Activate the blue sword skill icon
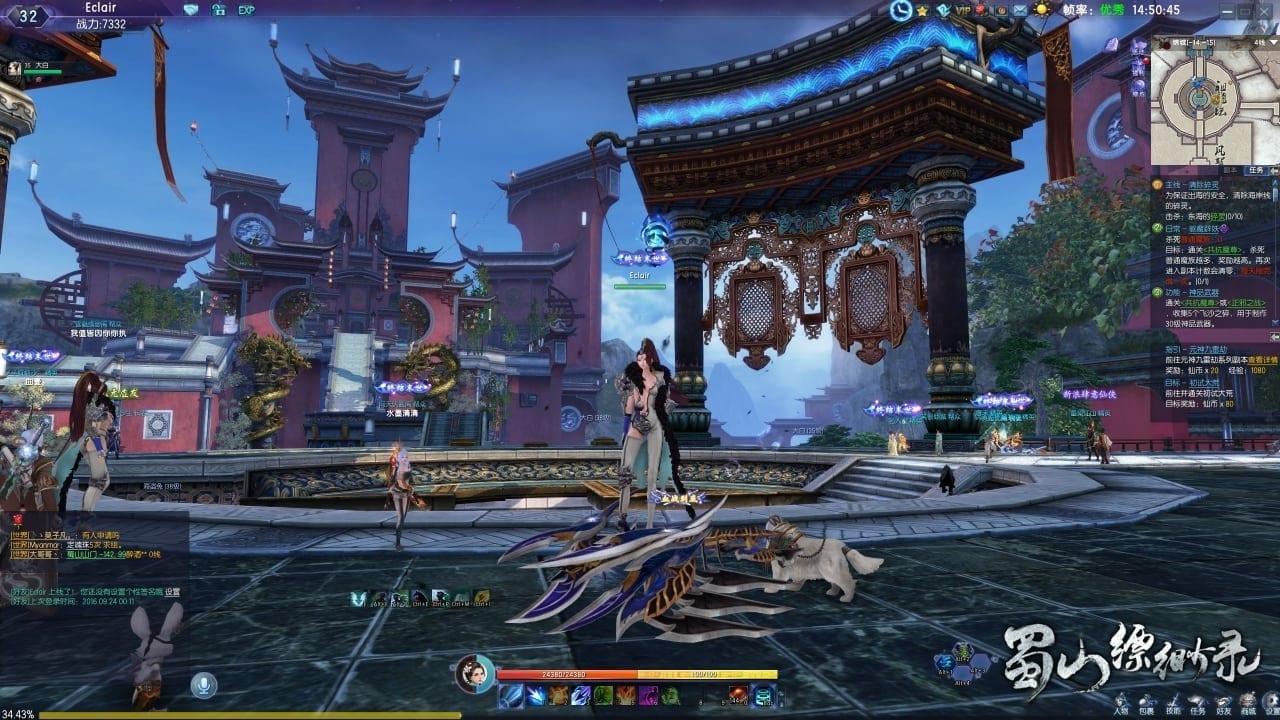Image resolution: width=1280 pixels, height=720 pixels. [x=511, y=695]
